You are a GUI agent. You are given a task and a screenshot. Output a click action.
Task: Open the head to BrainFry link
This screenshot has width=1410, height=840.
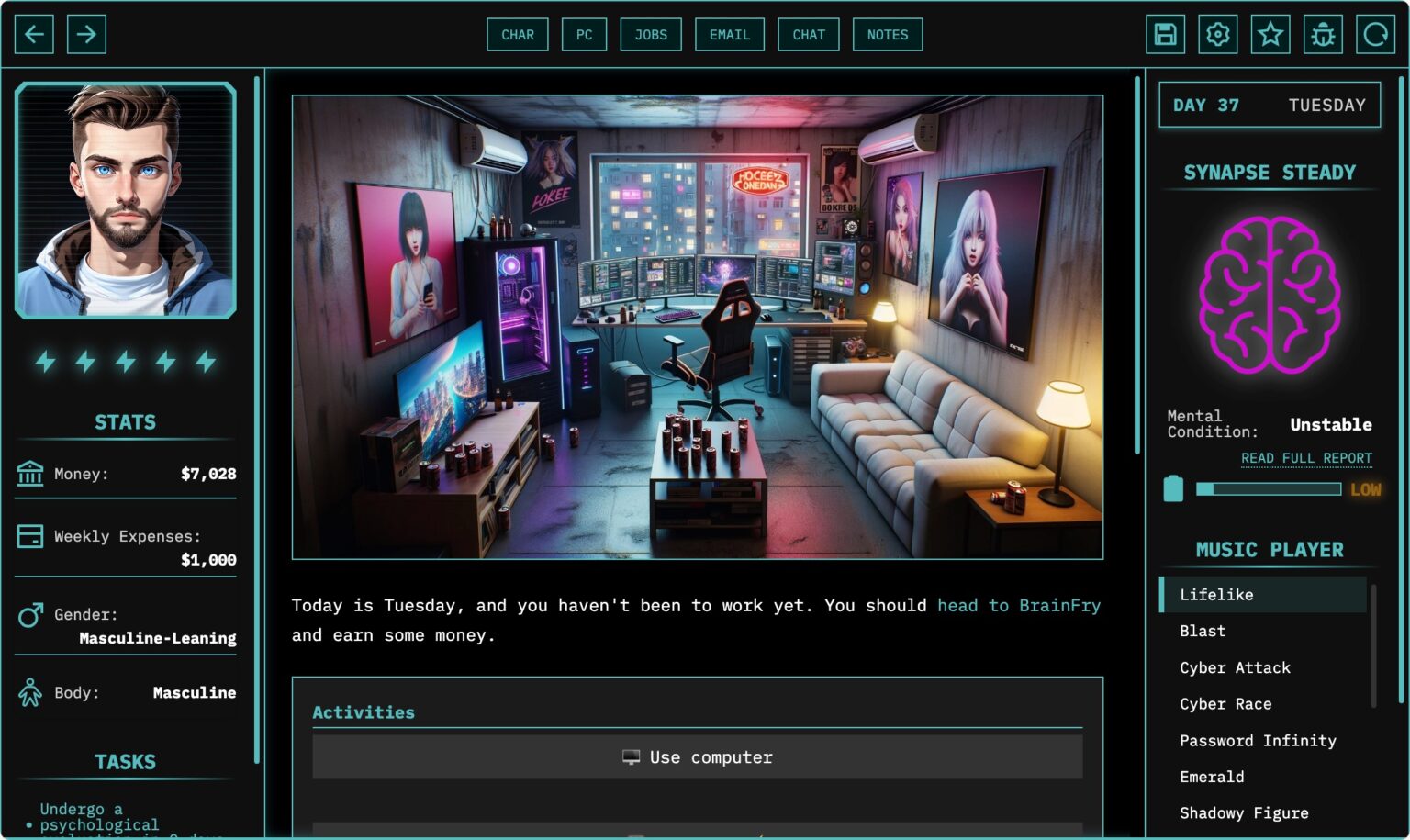click(1019, 605)
